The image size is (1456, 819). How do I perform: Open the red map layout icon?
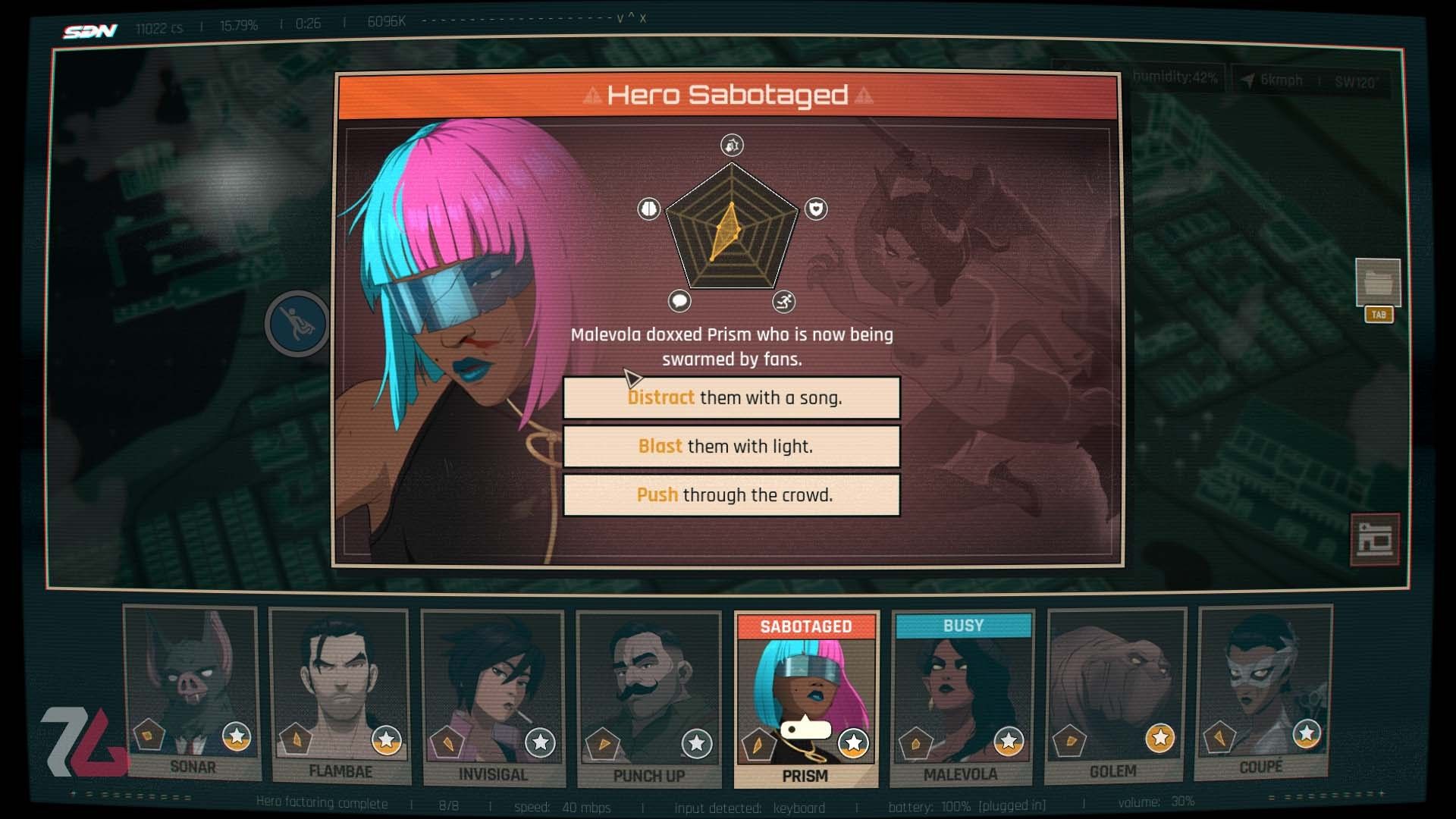[1375, 540]
